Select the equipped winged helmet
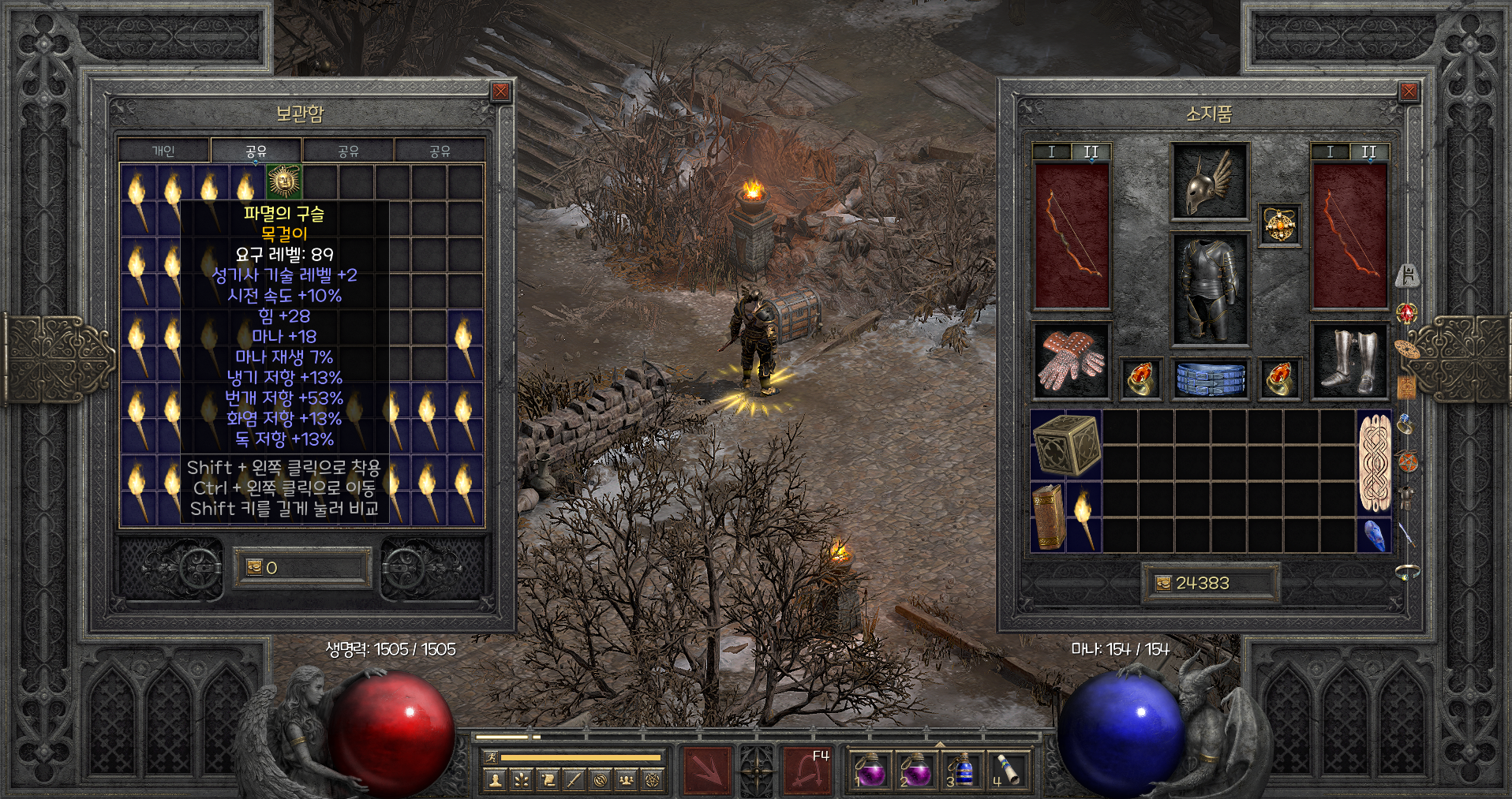This screenshot has width=1512, height=799. [1209, 181]
